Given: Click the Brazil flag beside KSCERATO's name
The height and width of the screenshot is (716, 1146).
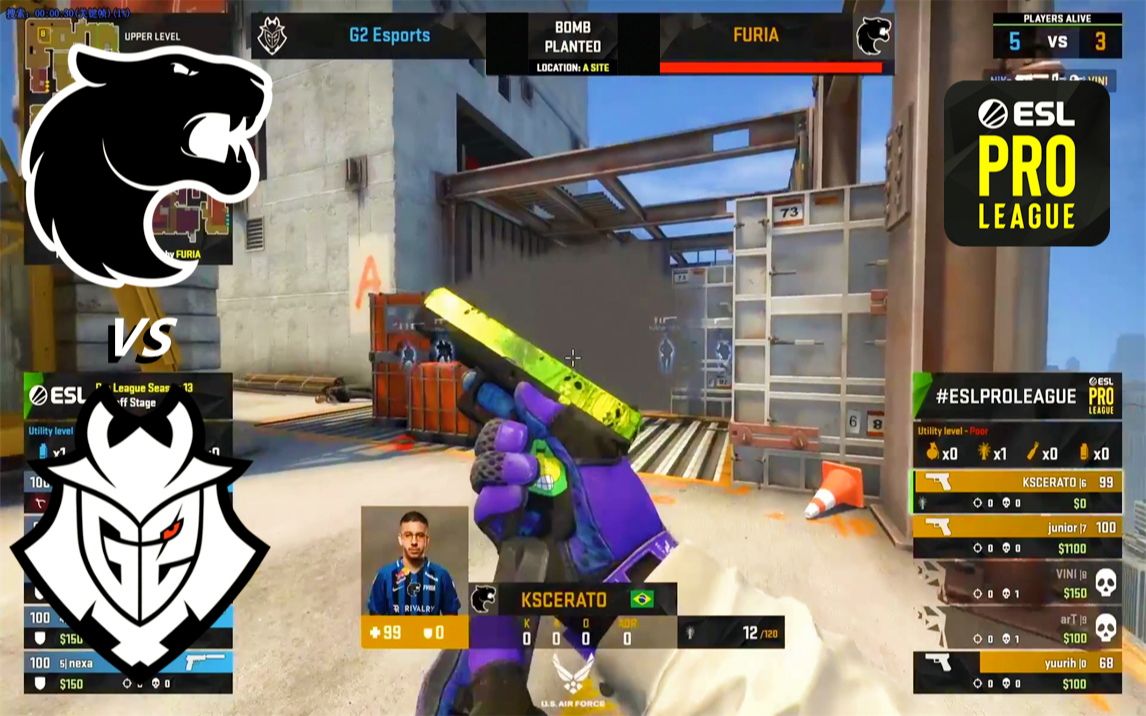Looking at the screenshot, I should [642, 599].
